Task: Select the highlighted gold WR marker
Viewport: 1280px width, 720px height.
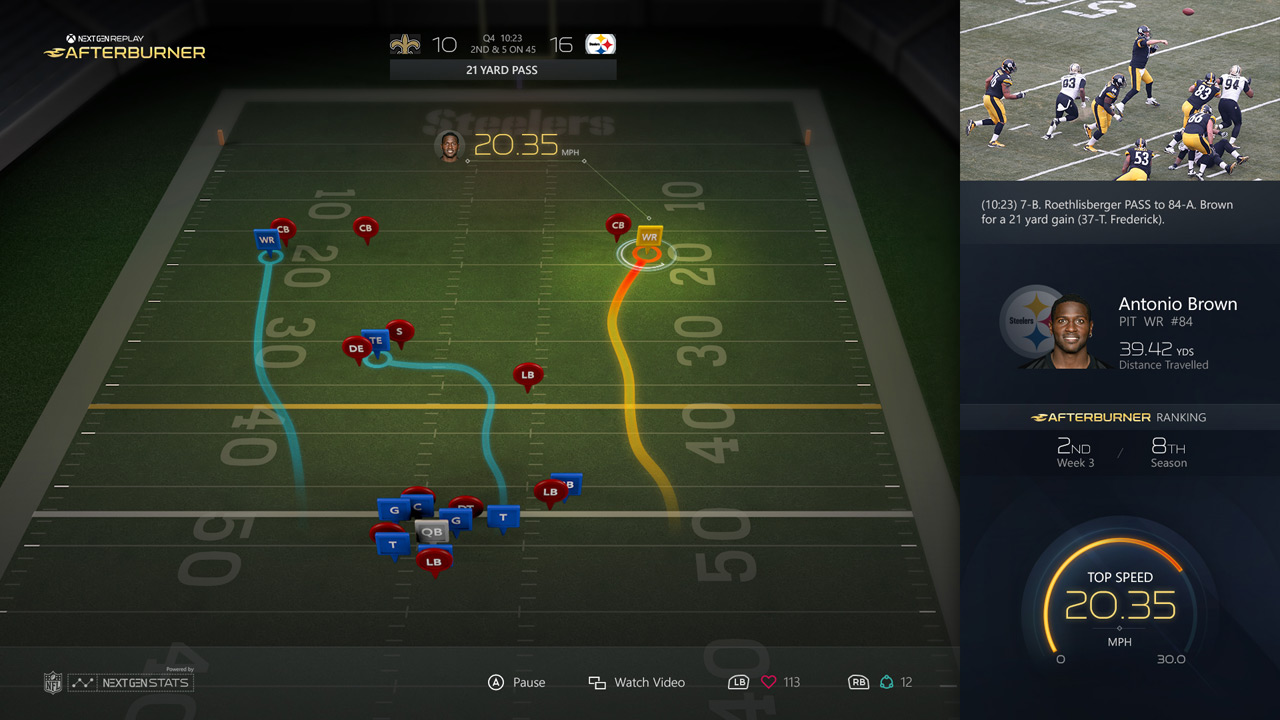Action: pos(649,237)
